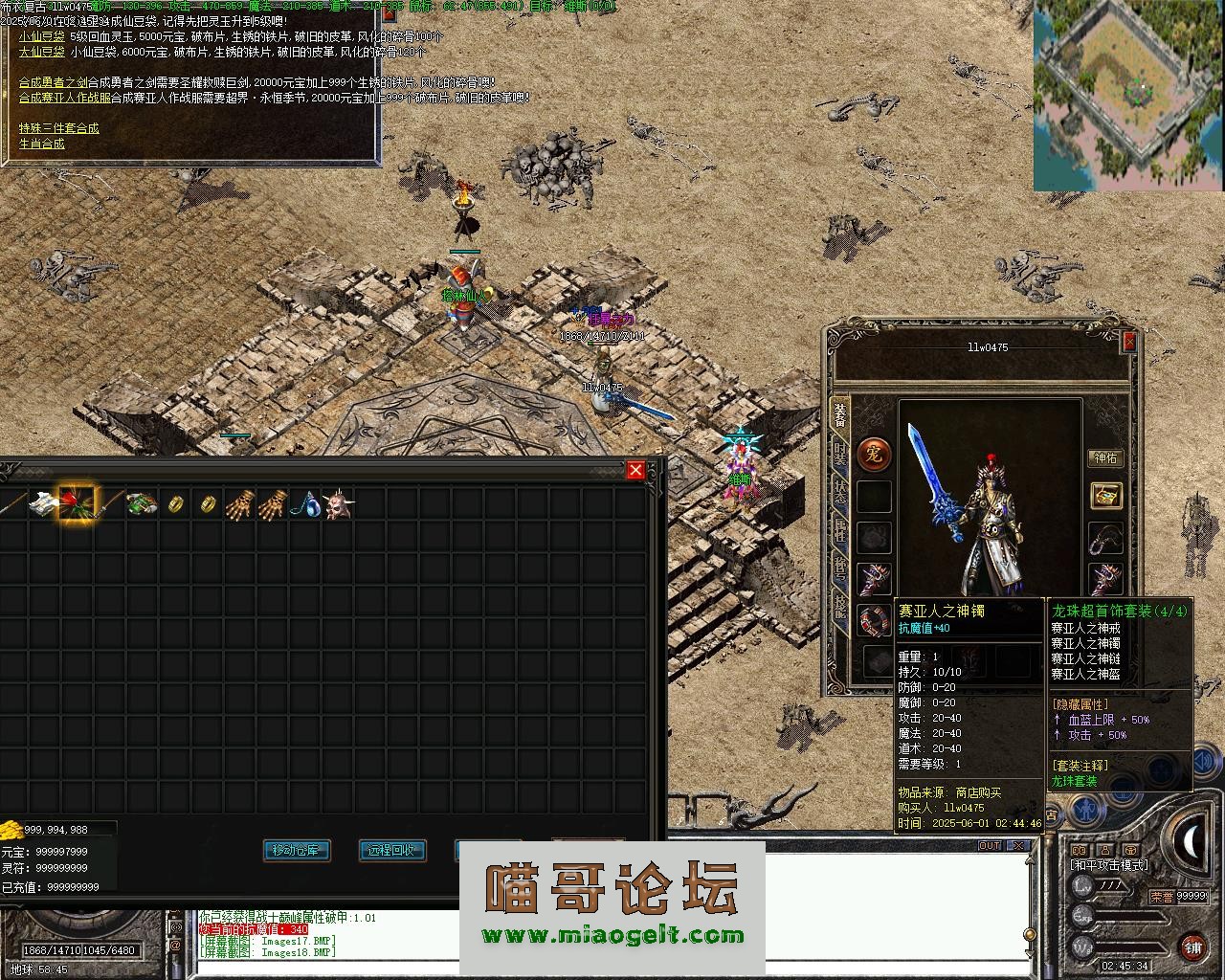This screenshot has width=1225, height=980.
Task: Switch to the 时装 costume tab
Action: click(839, 453)
